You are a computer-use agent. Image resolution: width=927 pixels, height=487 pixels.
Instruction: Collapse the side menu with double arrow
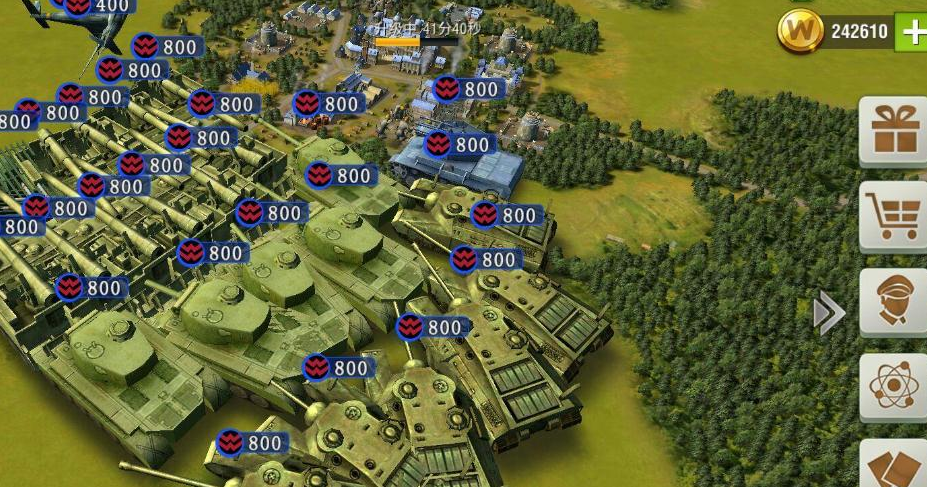(x=829, y=314)
